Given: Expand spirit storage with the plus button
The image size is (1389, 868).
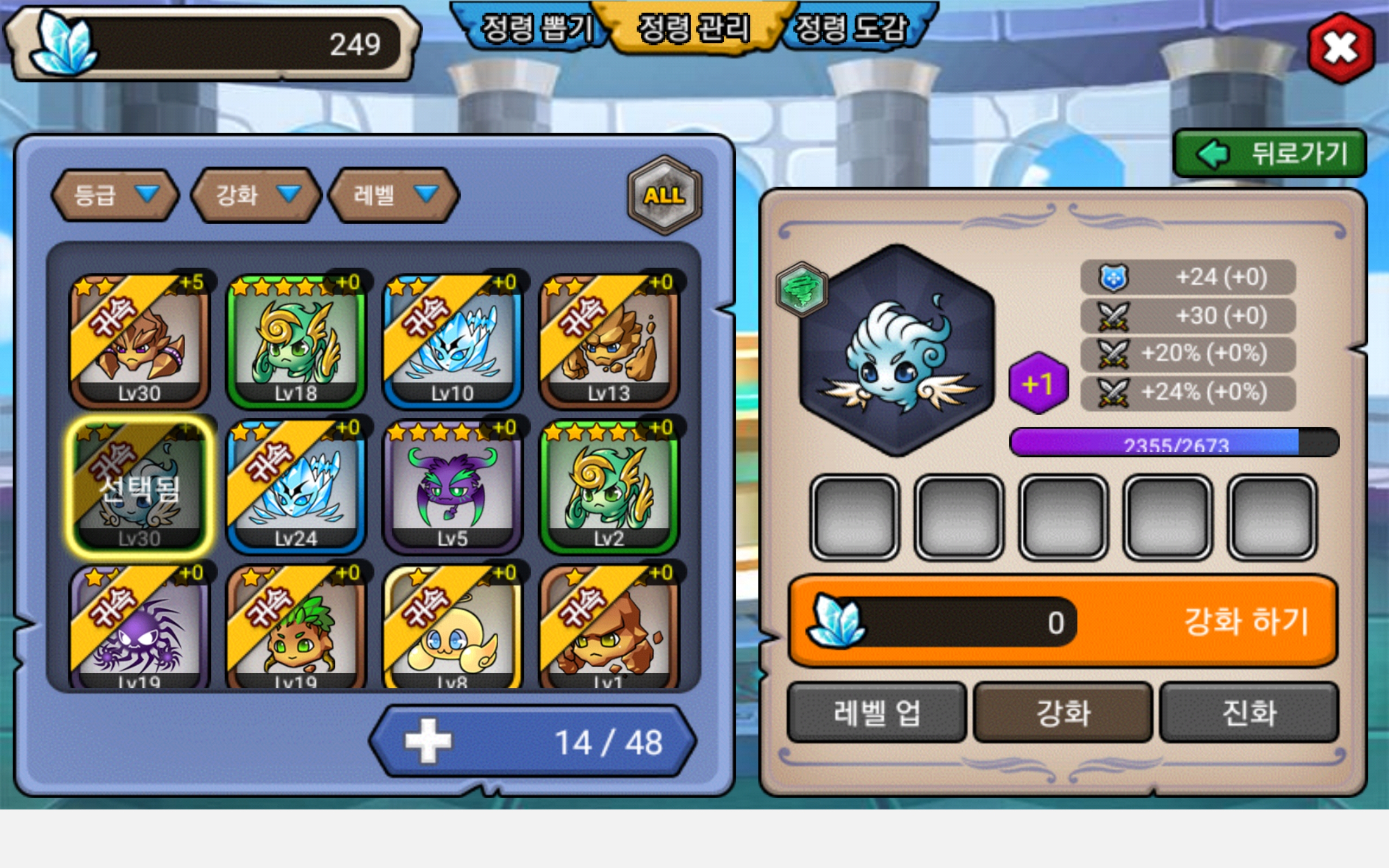Looking at the screenshot, I should tap(428, 741).
